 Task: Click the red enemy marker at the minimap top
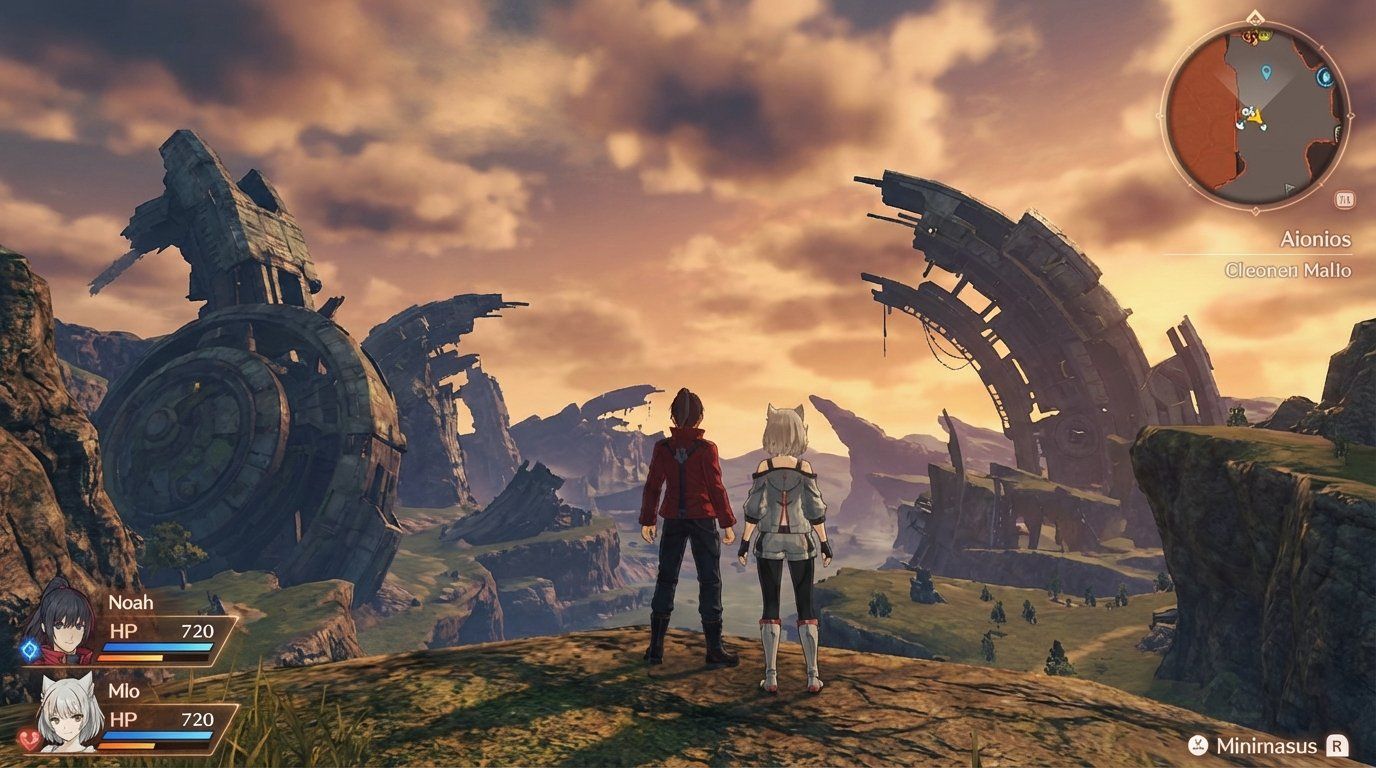pyautogui.click(x=1248, y=37)
